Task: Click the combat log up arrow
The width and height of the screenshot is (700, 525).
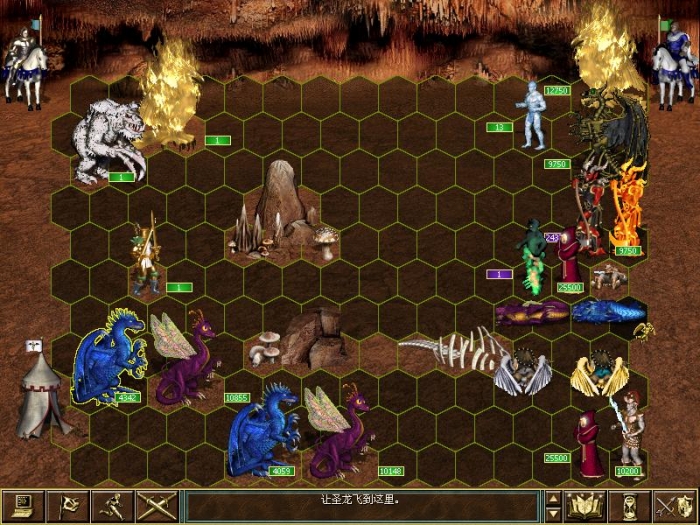Action: point(553,497)
